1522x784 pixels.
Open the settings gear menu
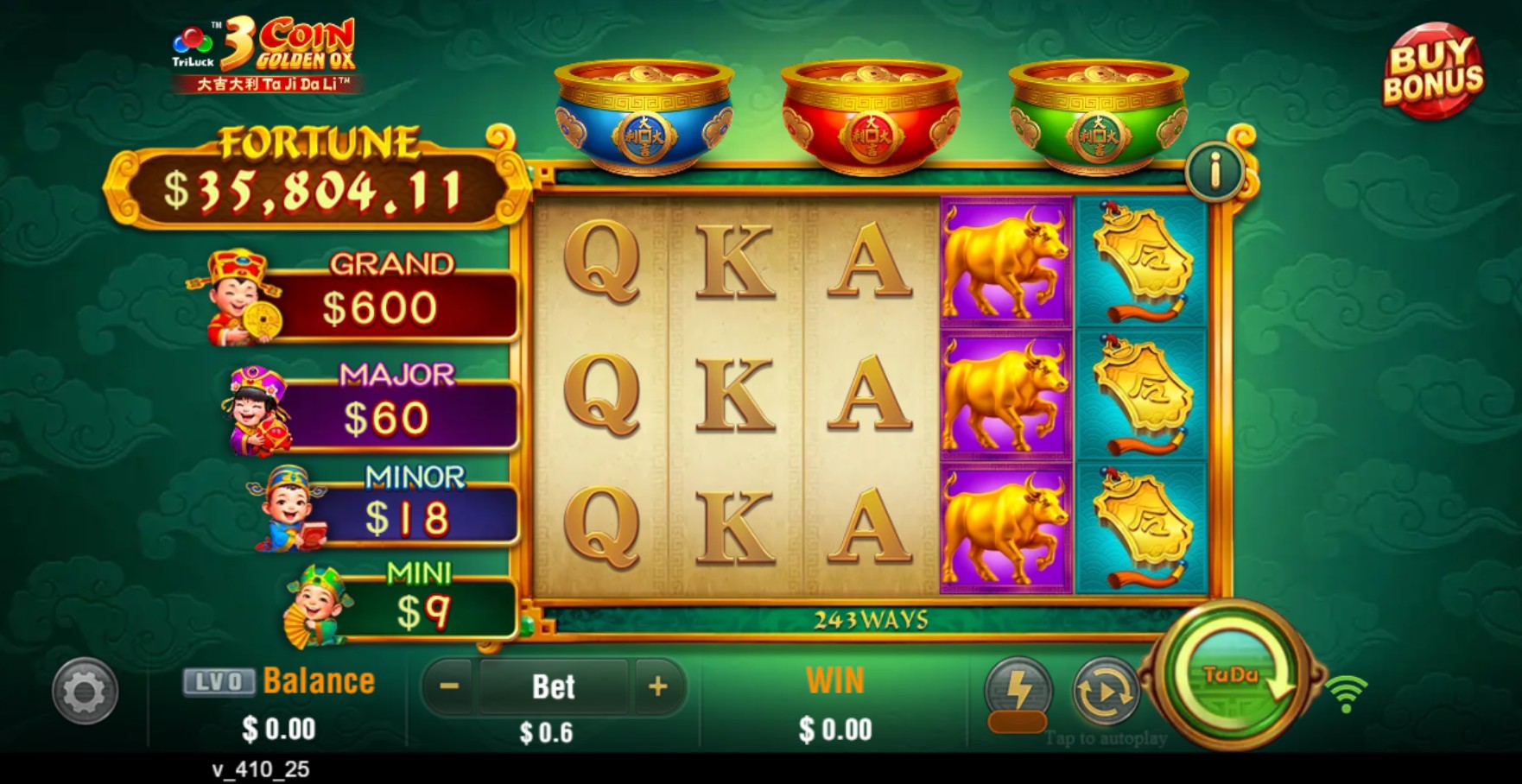[x=85, y=692]
